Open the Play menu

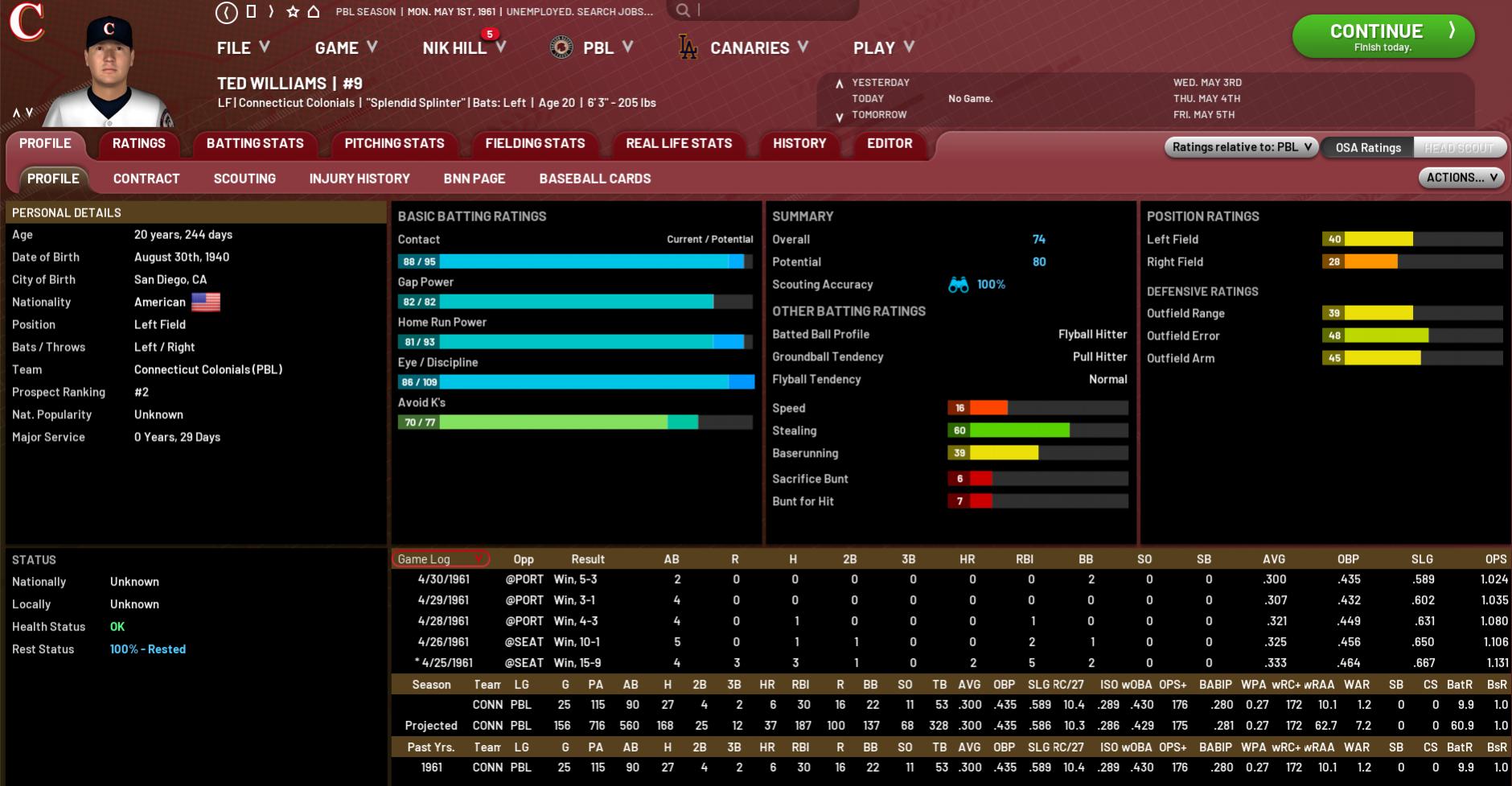click(883, 48)
